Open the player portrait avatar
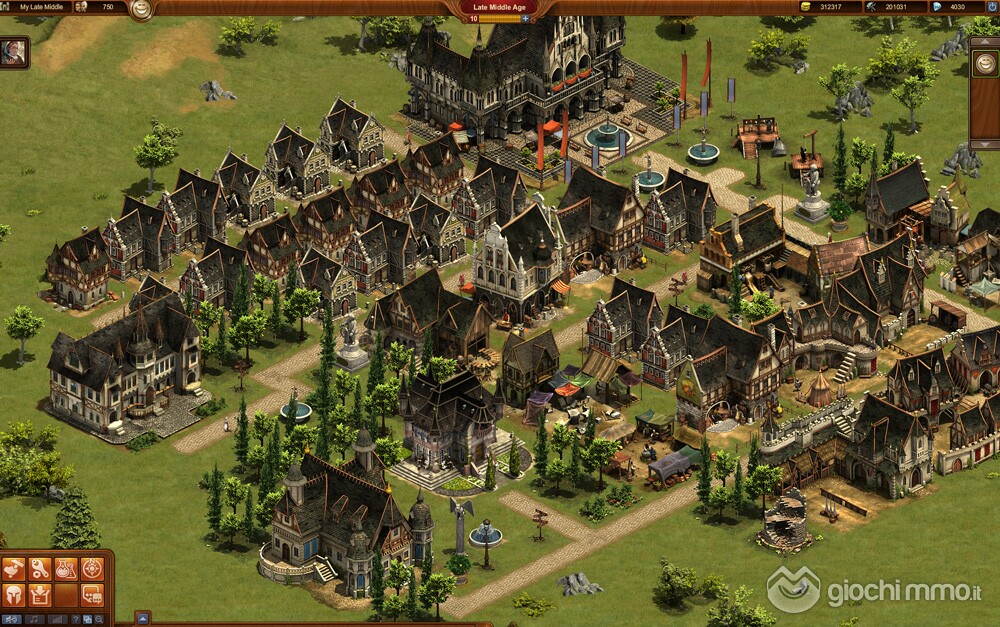 click(x=13, y=53)
